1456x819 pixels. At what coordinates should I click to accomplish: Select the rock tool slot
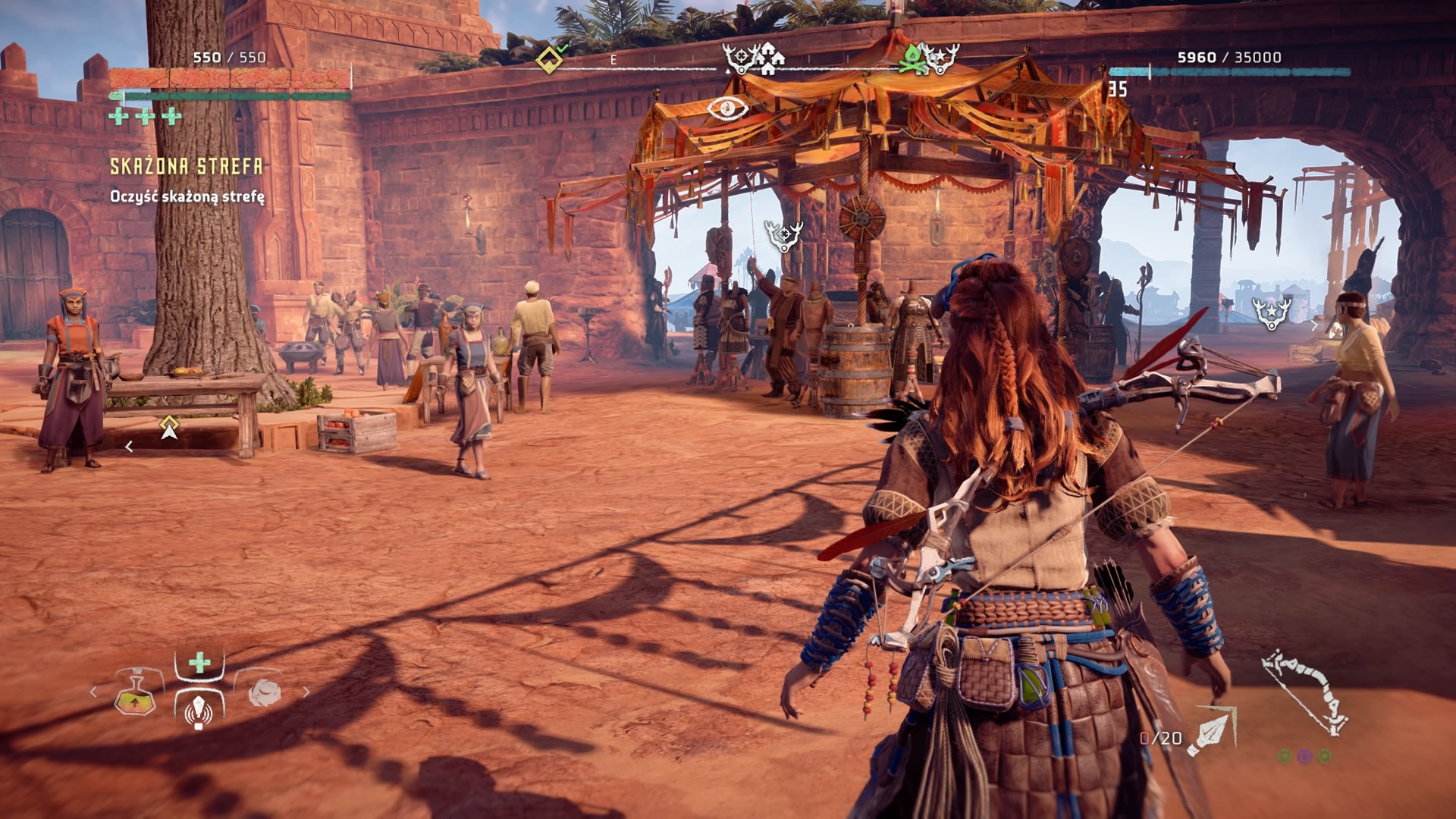pos(263,692)
